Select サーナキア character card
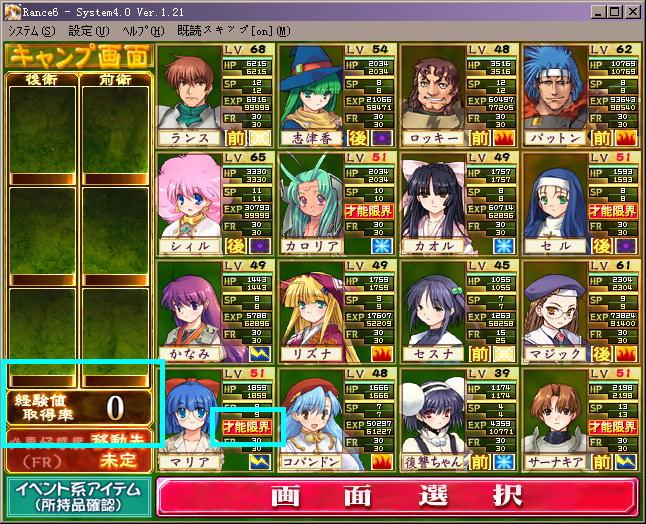This screenshot has width=646, height=524. click(x=553, y=412)
